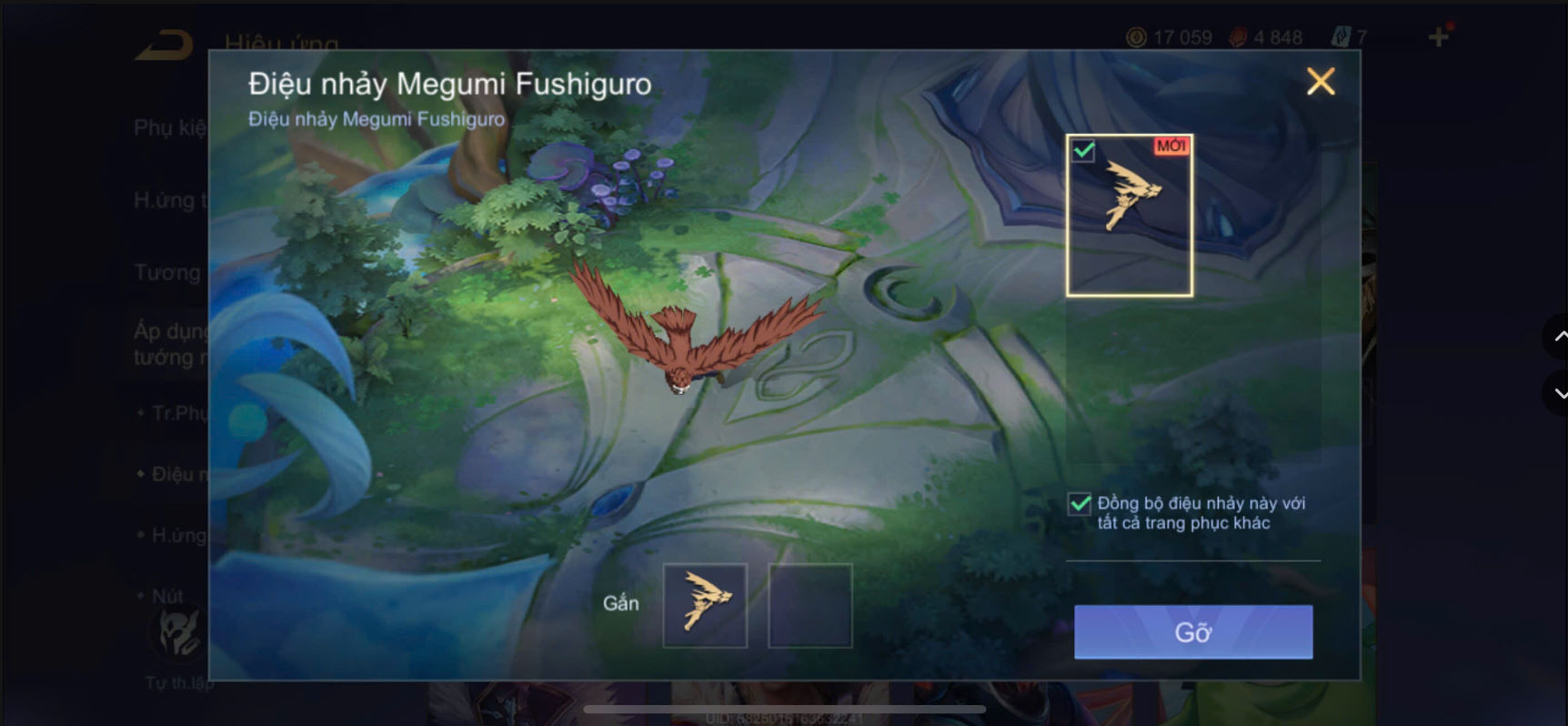
Task: Open the Phụ kiện category in the sidebar
Action: (168, 128)
